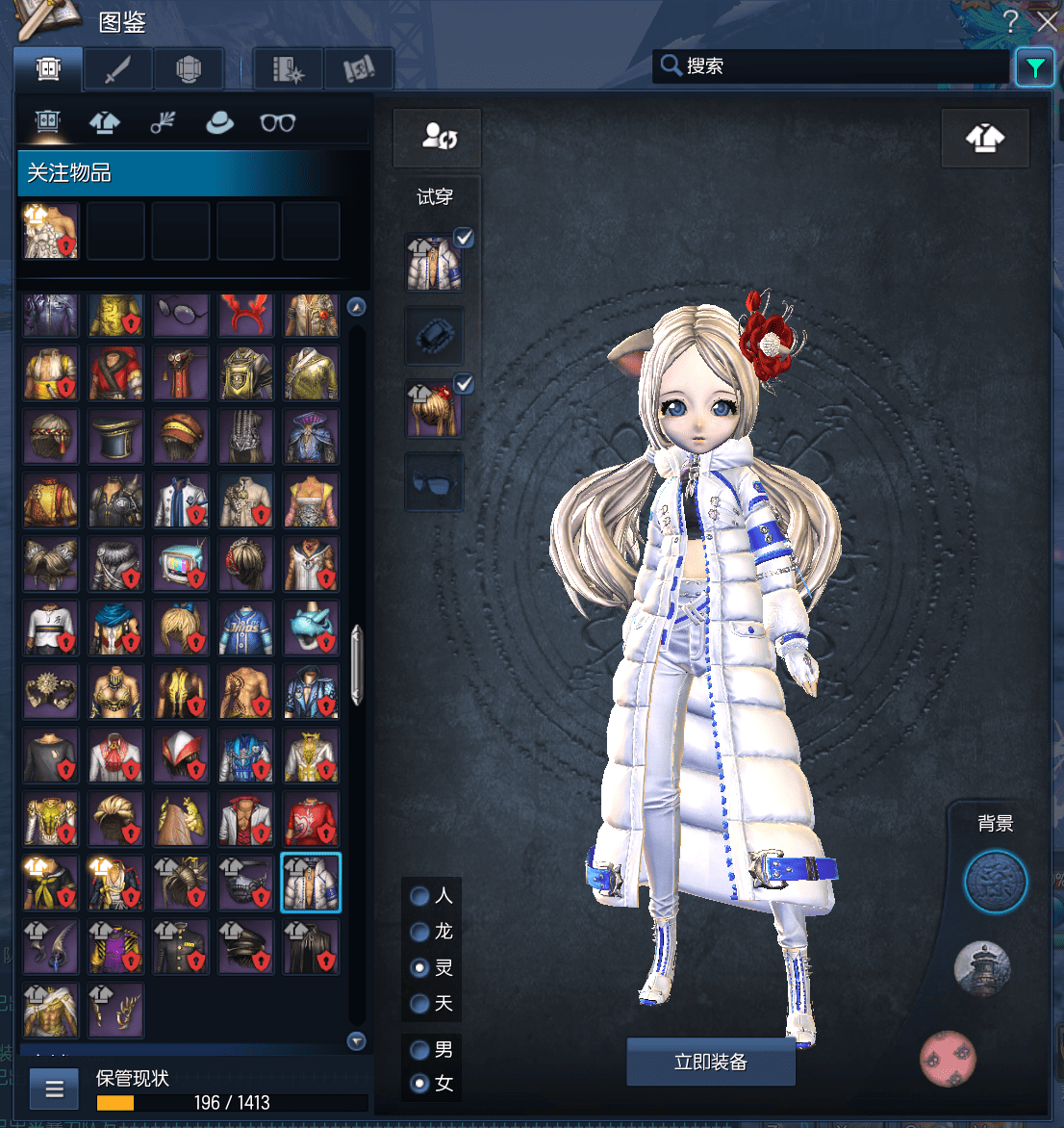The image size is (1064, 1128).
Task: Click the 搜索 search field
Action: [837, 66]
